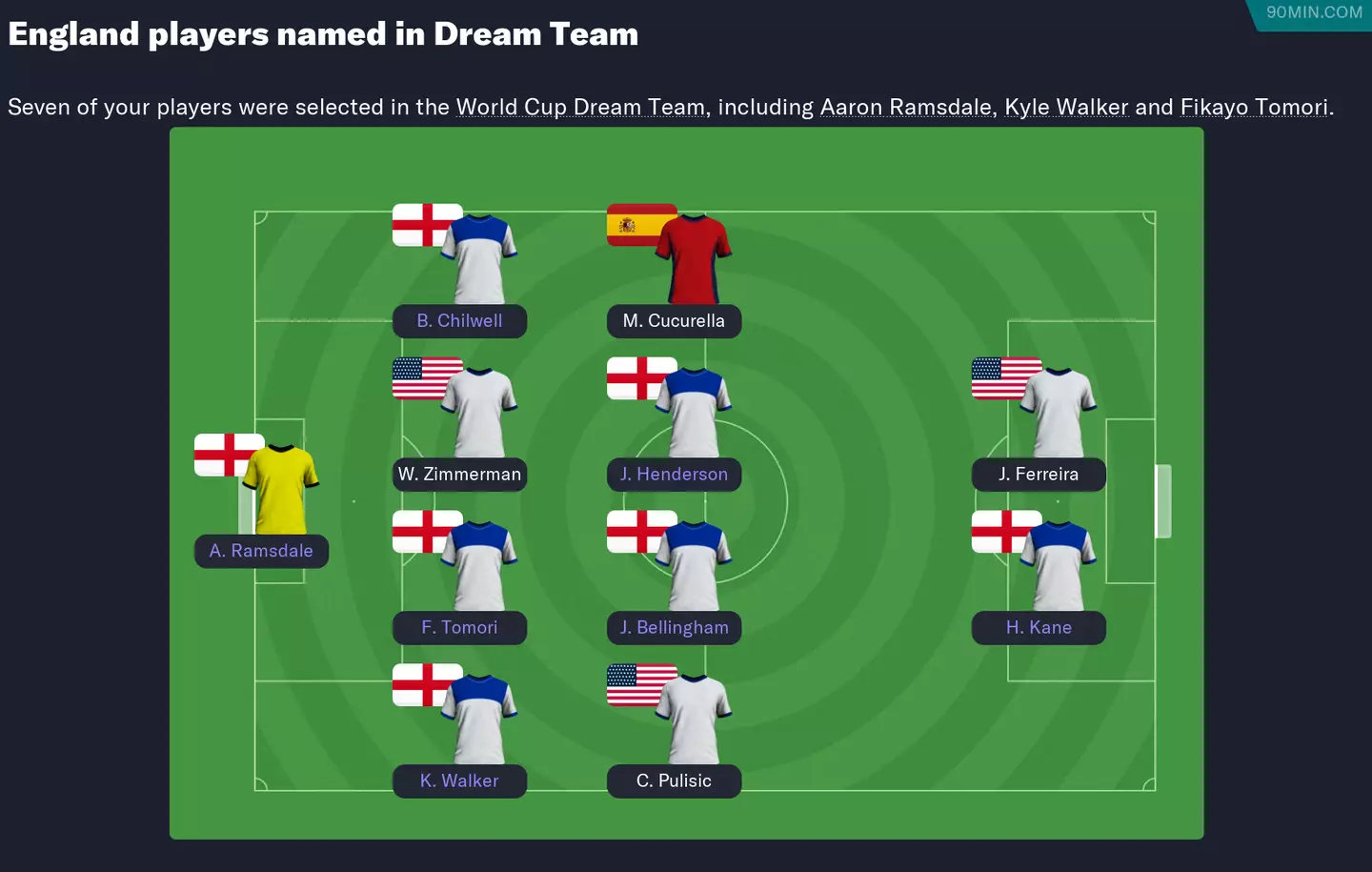
Task: Click the goal marker on the right pitch edge
Action: [1161, 499]
